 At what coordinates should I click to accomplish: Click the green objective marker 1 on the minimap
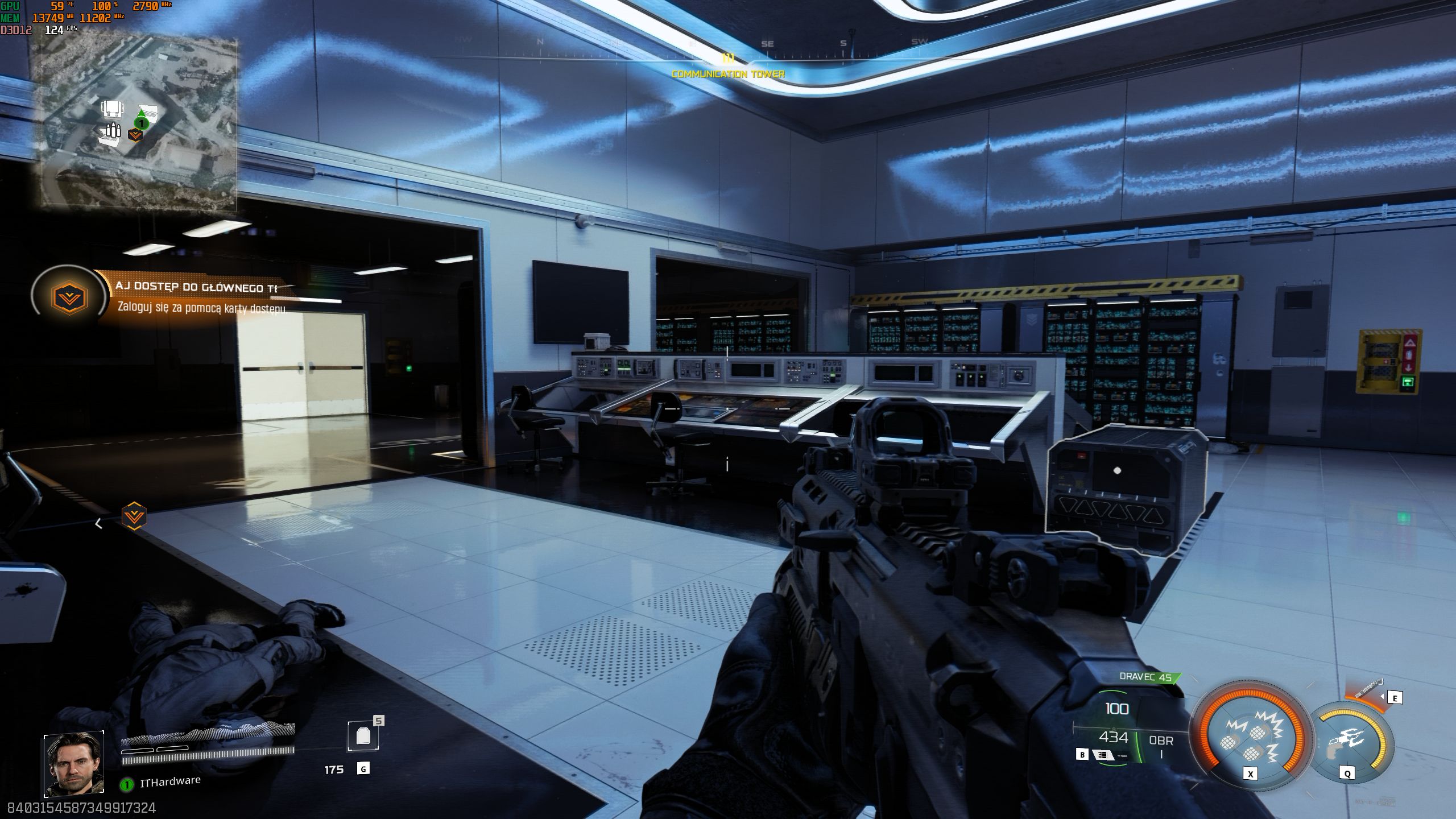coord(142,123)
